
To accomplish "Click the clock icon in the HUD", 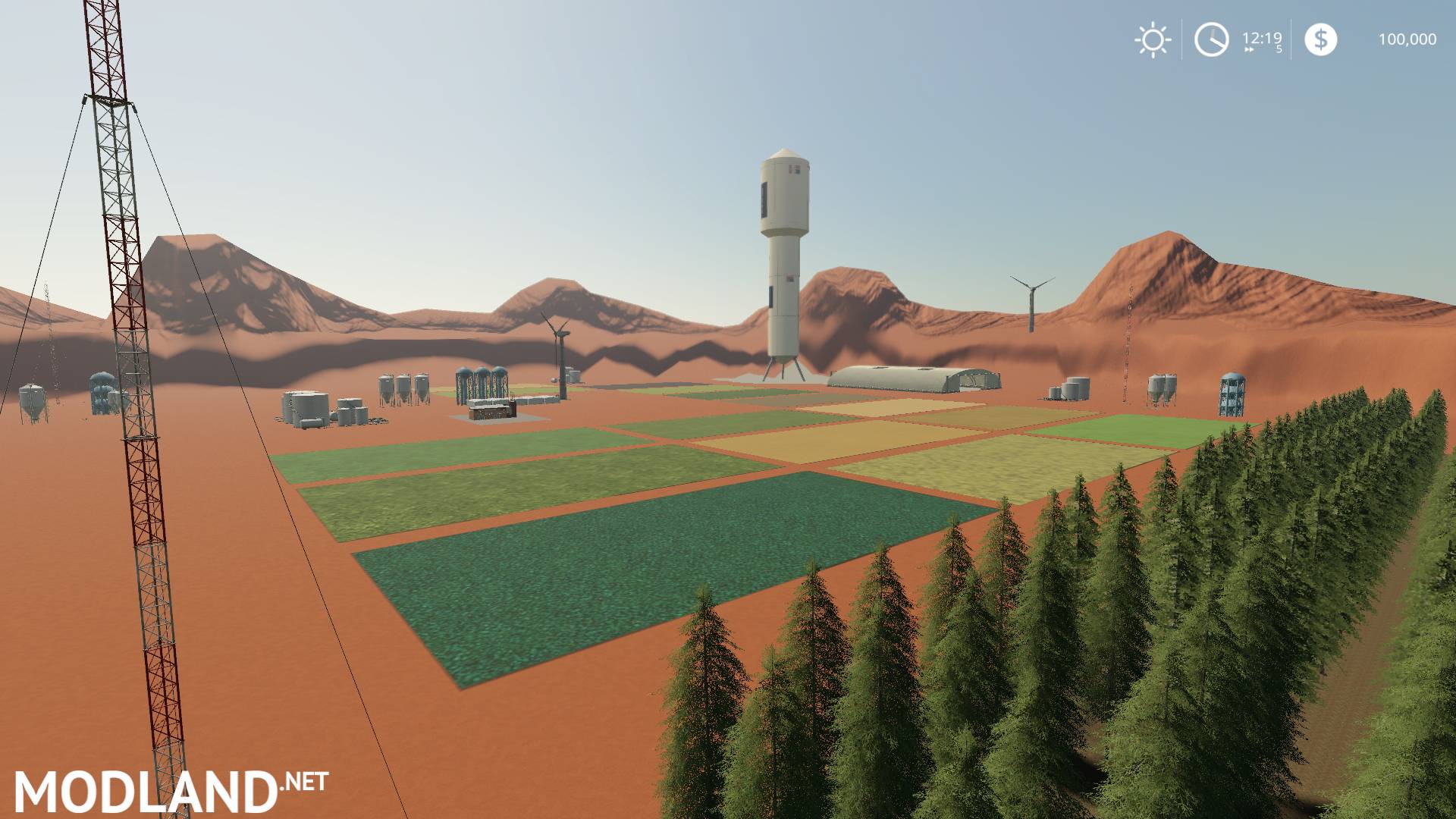I will click(1211, 39).
